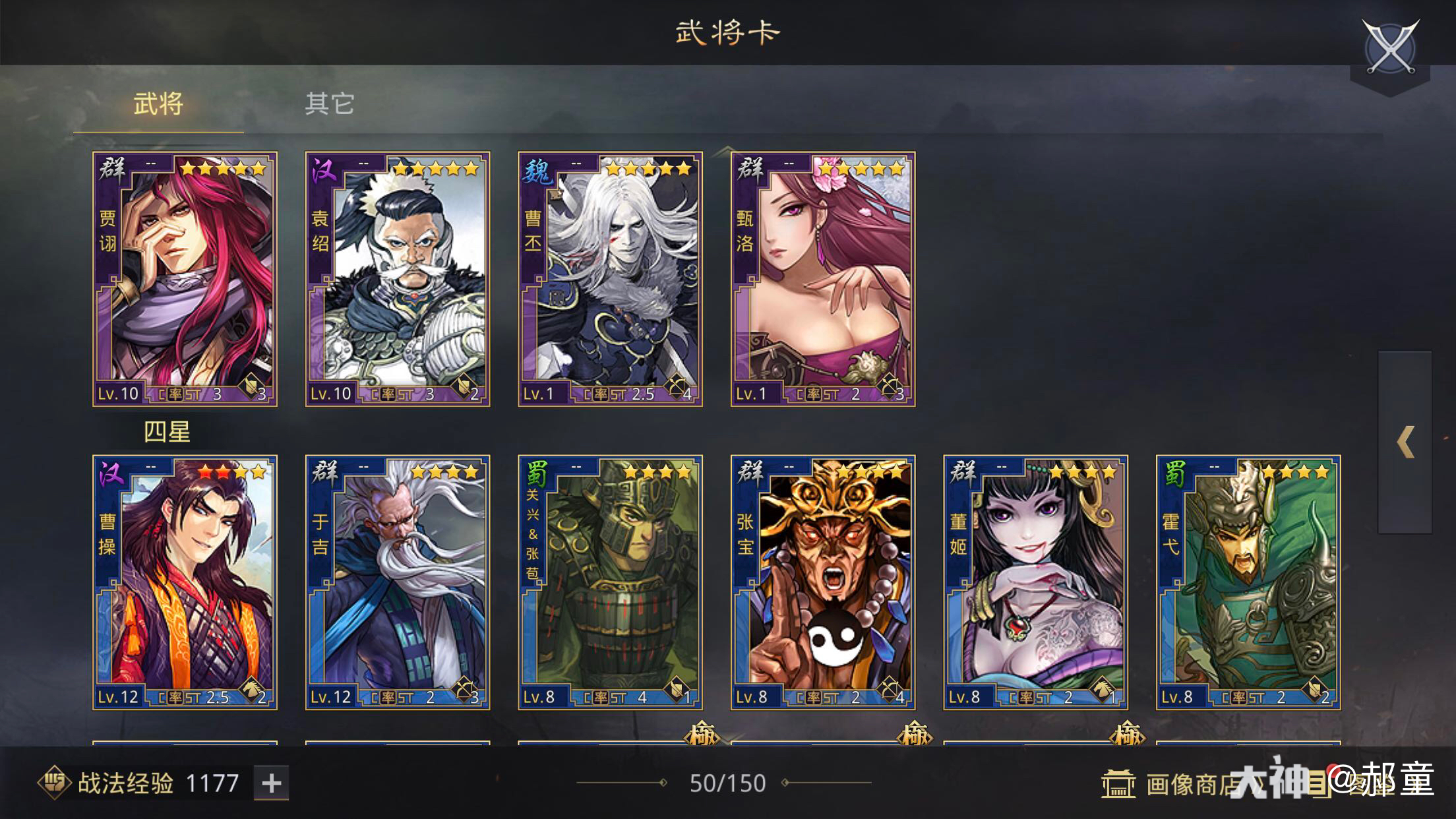This screenshot has height=819, width=1456.
Task: Click the crossed swords emblem top right
Action: coord(1390,44)
